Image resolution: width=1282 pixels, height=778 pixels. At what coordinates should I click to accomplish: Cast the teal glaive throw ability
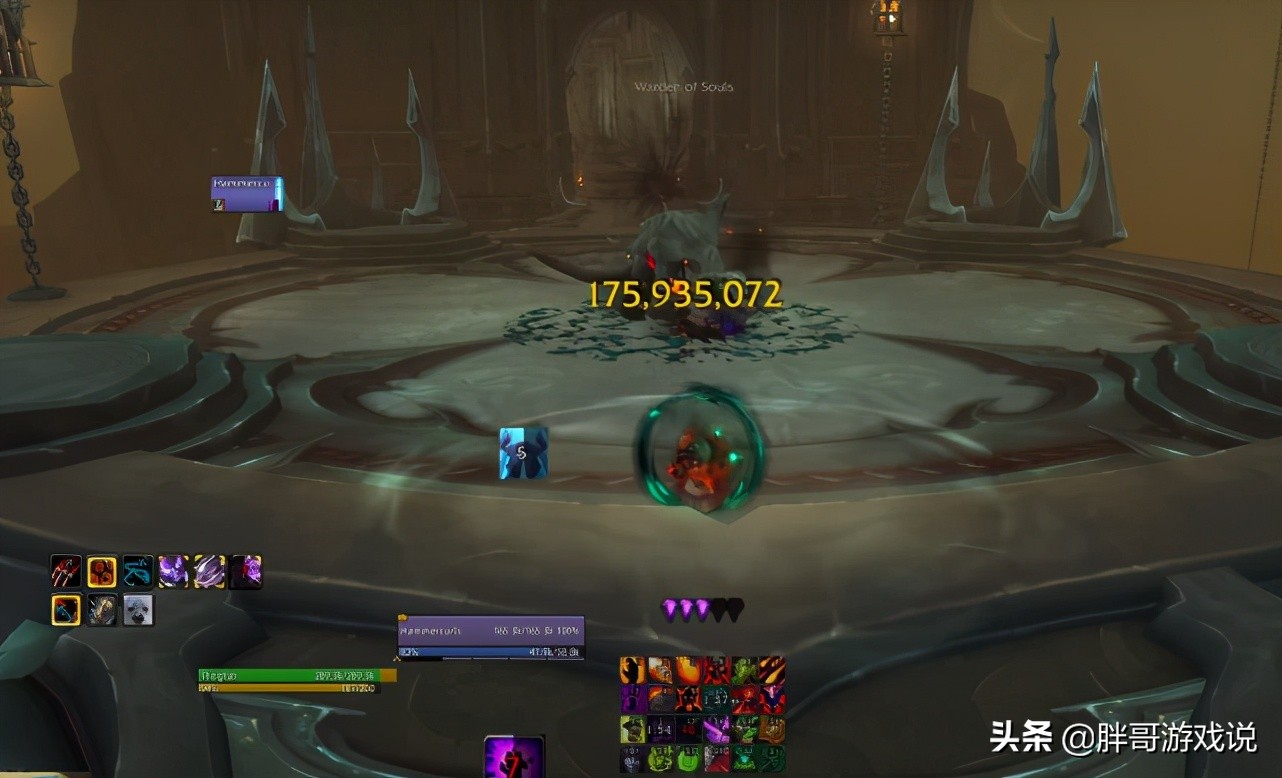coord(136,572)
